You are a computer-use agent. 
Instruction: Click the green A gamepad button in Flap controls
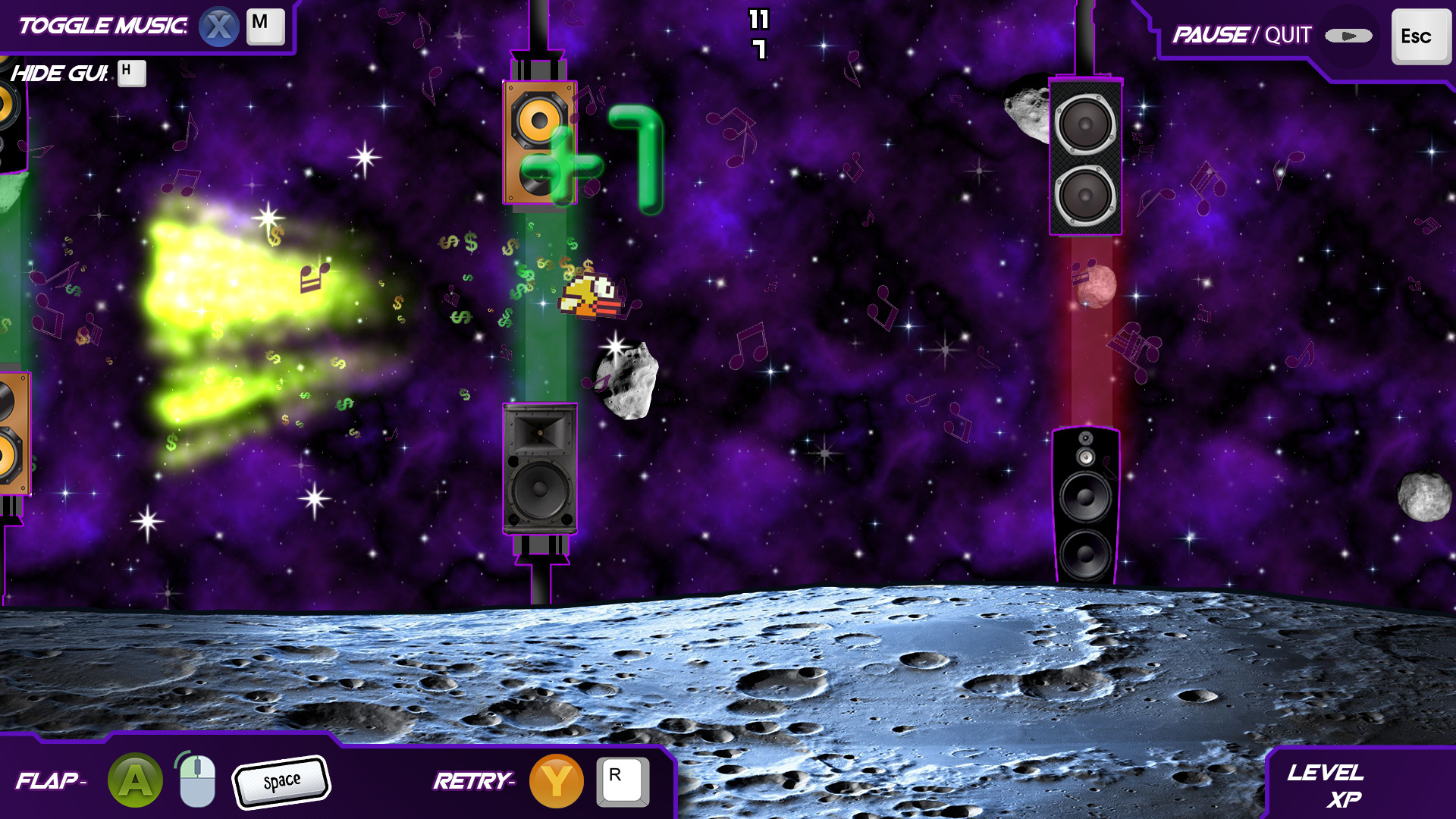click(x=135, y=780)
